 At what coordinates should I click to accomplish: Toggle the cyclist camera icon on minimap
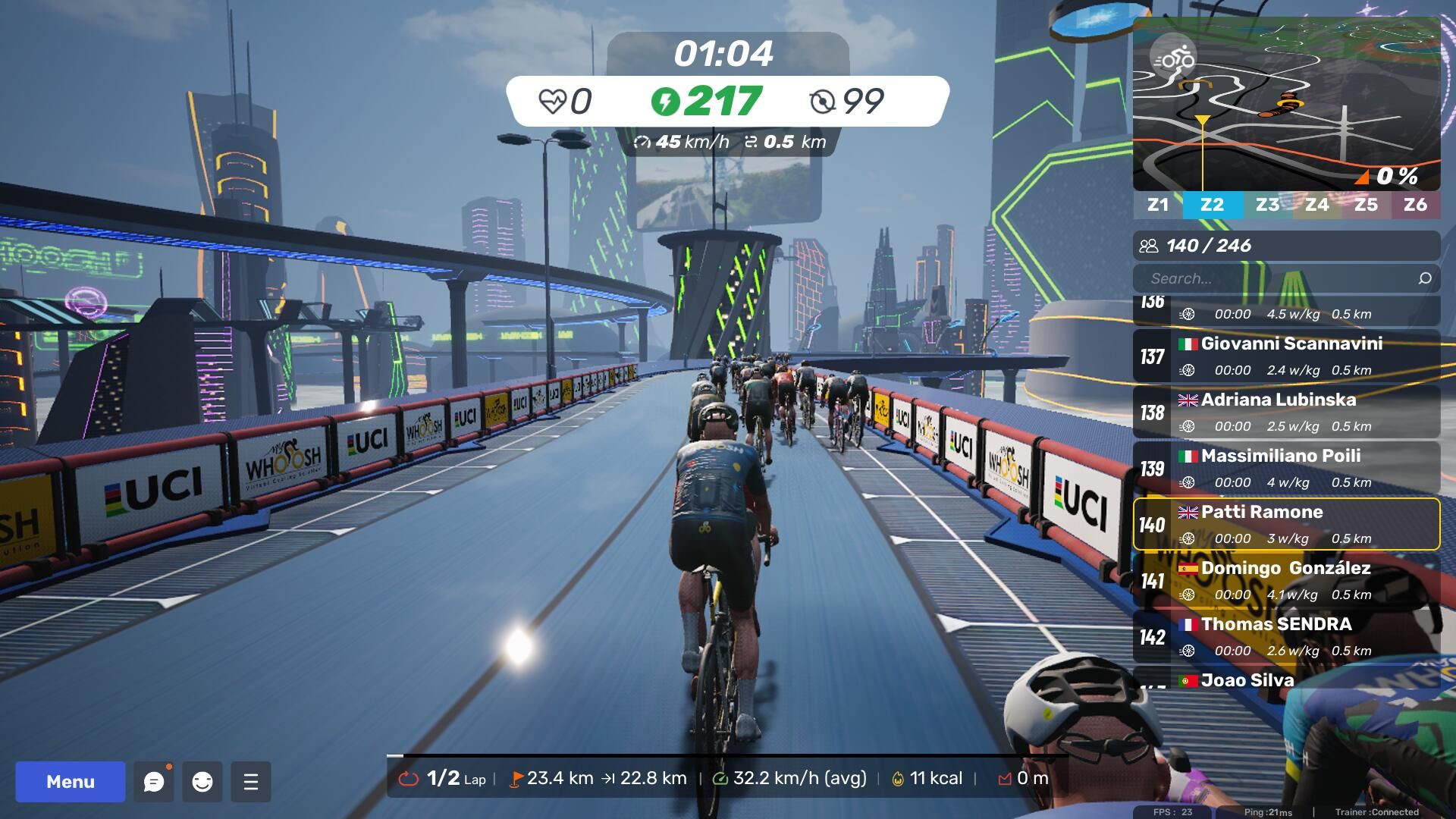pyautogui.click(x=1172, y=58)
